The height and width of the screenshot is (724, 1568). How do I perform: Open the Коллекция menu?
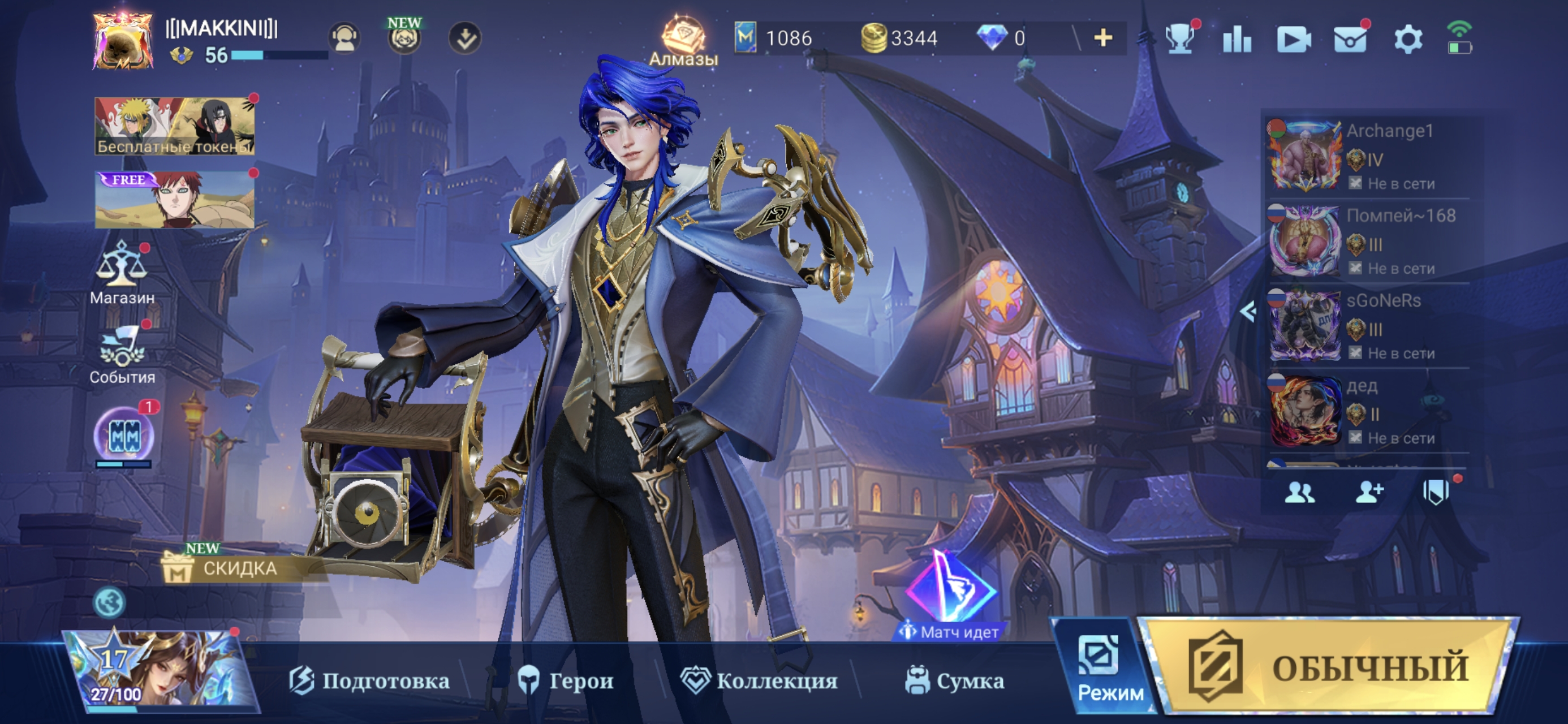tap(759, 680)
